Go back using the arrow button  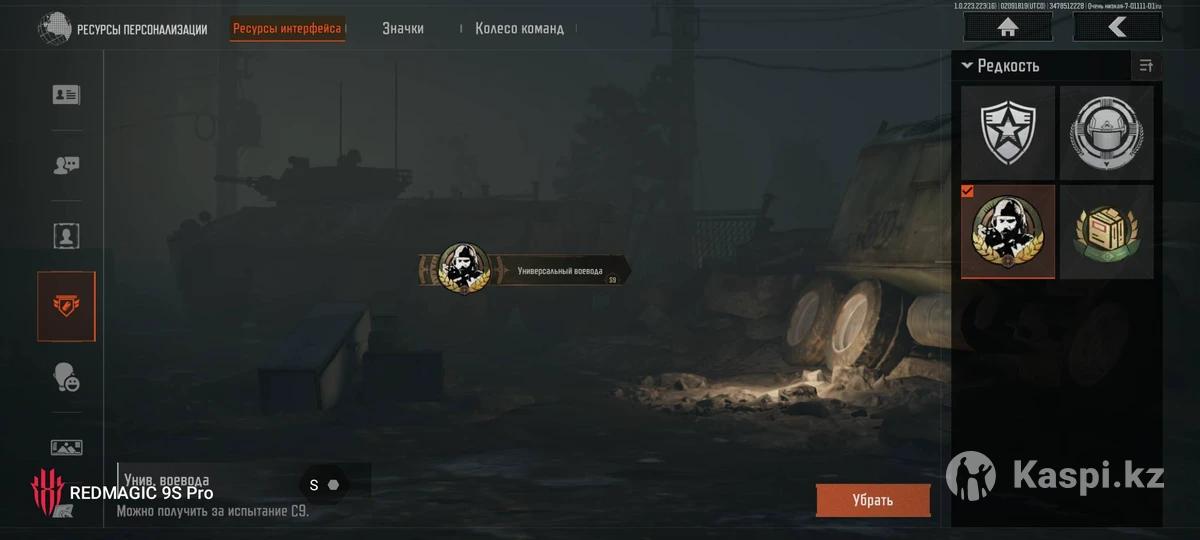1117,27
